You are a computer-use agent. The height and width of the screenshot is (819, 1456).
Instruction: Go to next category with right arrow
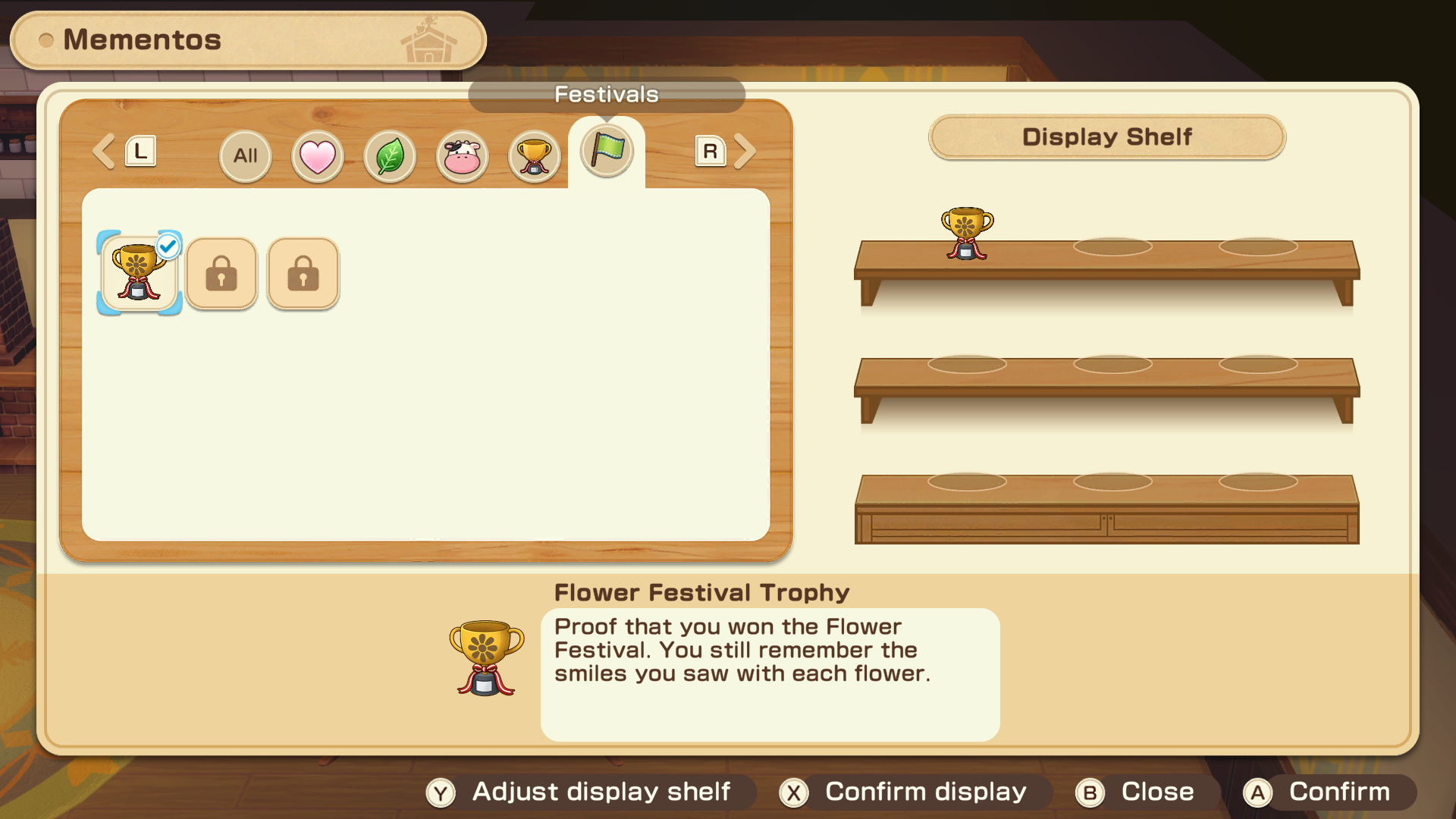pos(744,152)
